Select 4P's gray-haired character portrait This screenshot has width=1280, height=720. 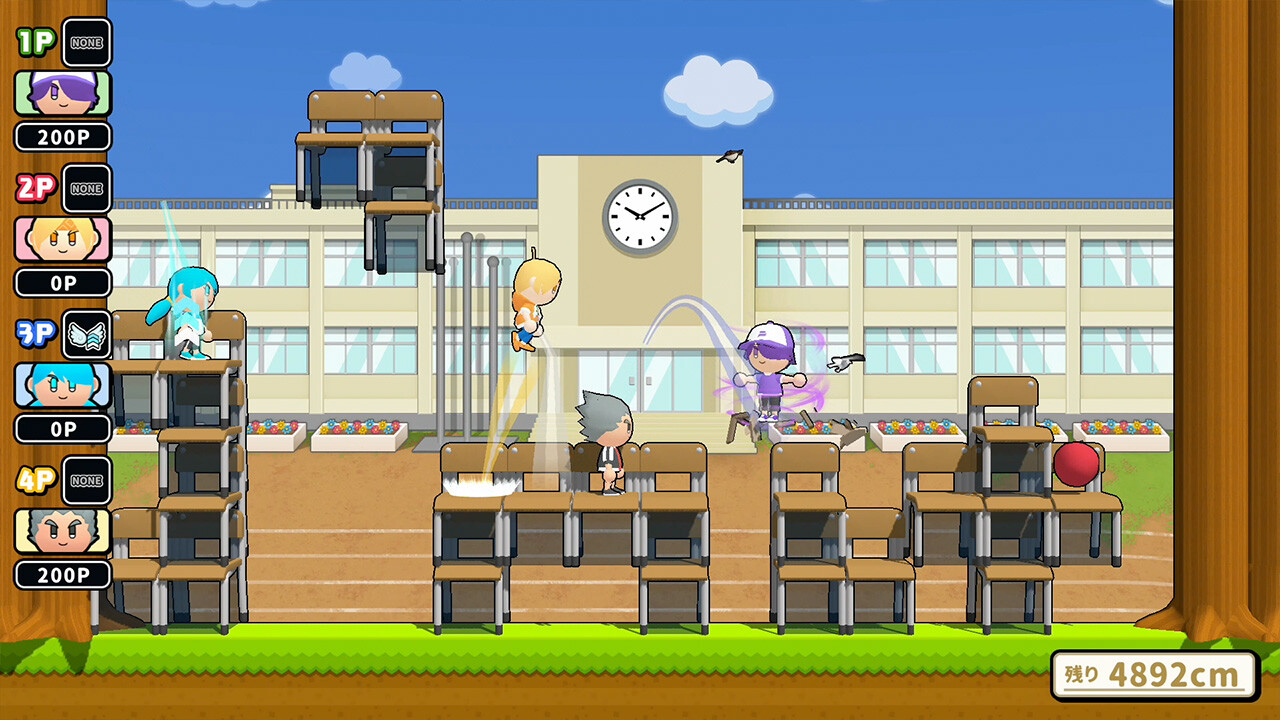click(x=63, y=530)
